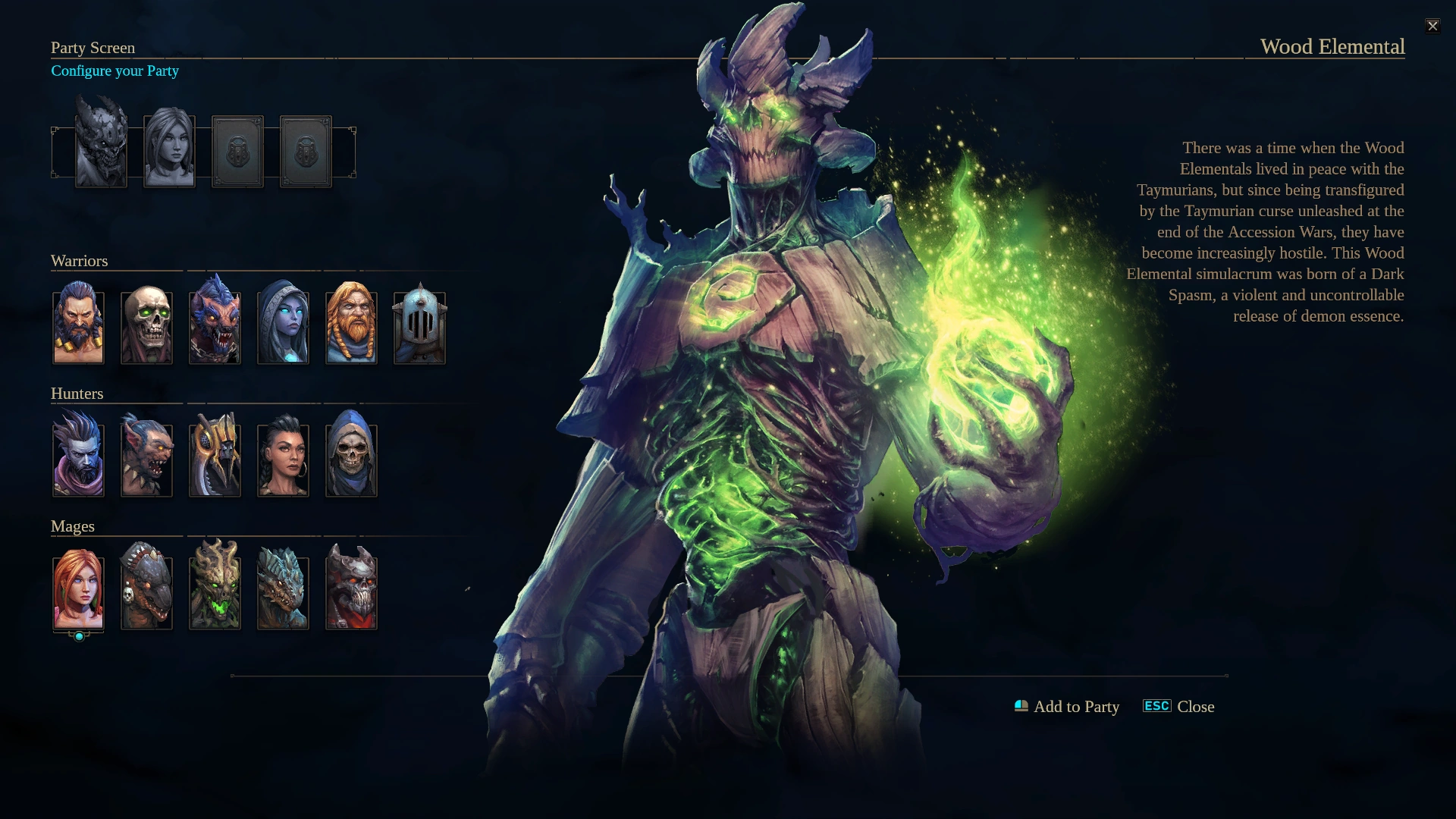The image size is (1456, 819).
Task: Open the demon portrait in the first party slot
Action: pos(102,149)
